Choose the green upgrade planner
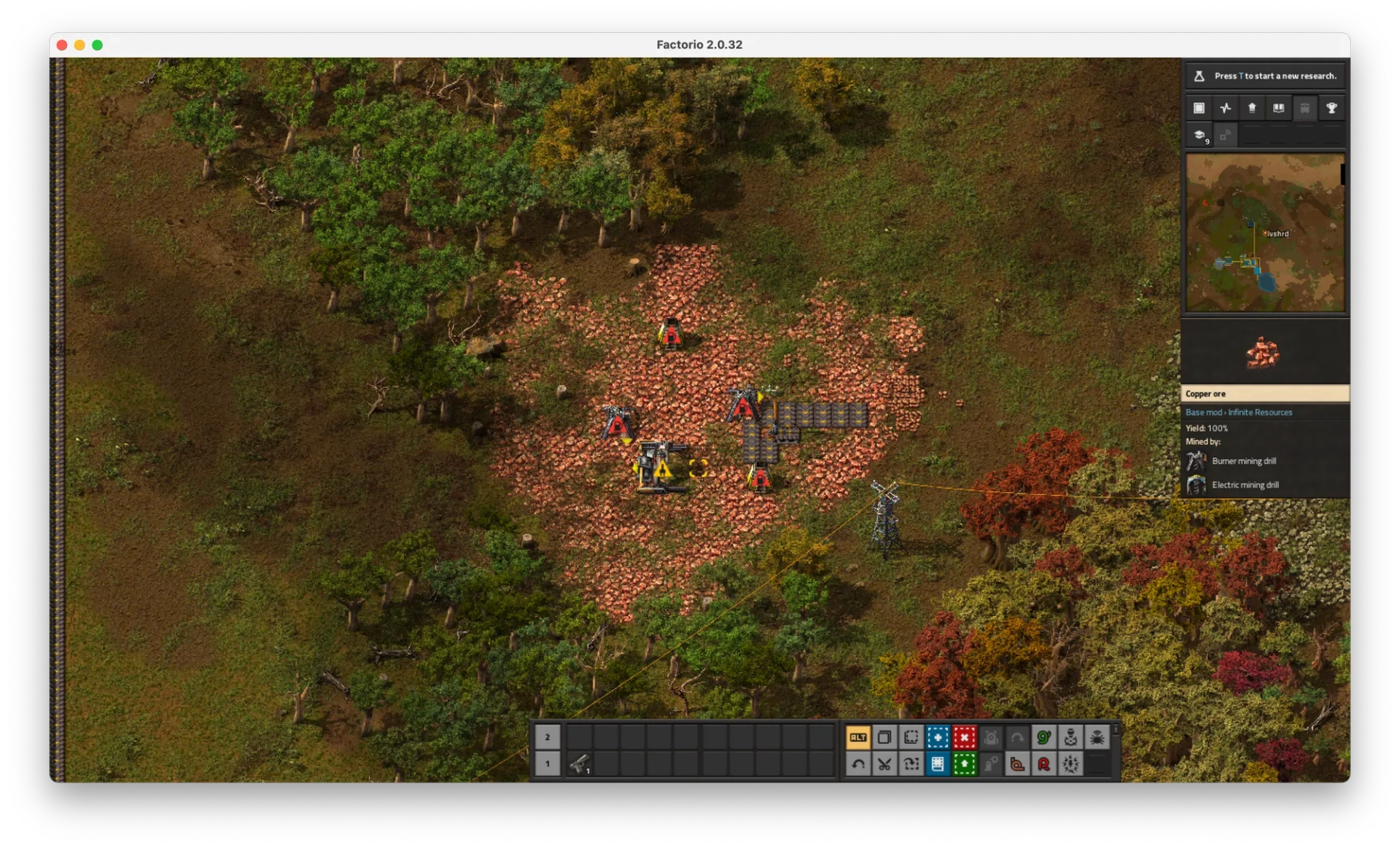The height and width of the screenshot is (848, 1400). tap(964, 764)
